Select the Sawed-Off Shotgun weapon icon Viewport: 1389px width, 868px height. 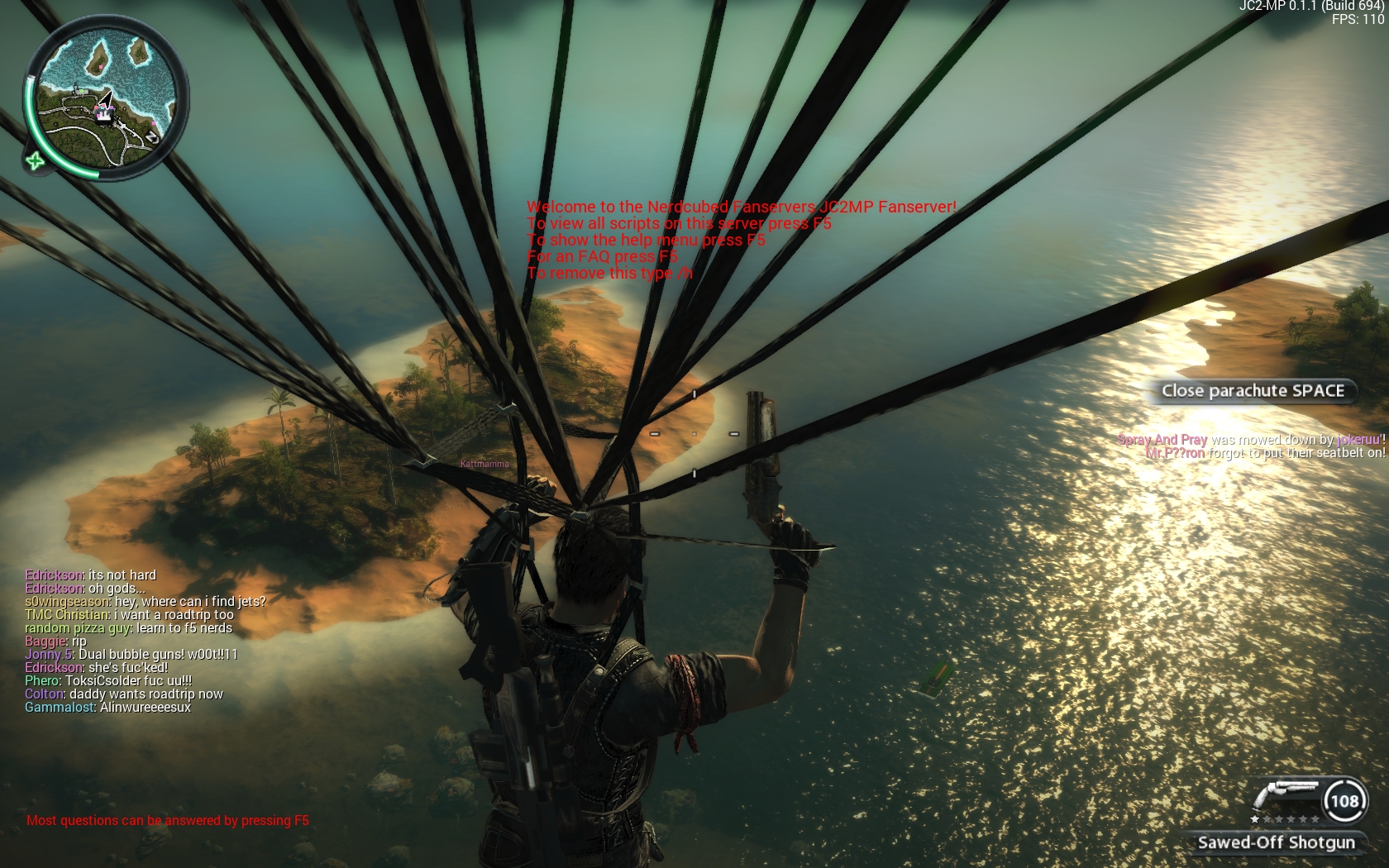tap(1286, 798)
